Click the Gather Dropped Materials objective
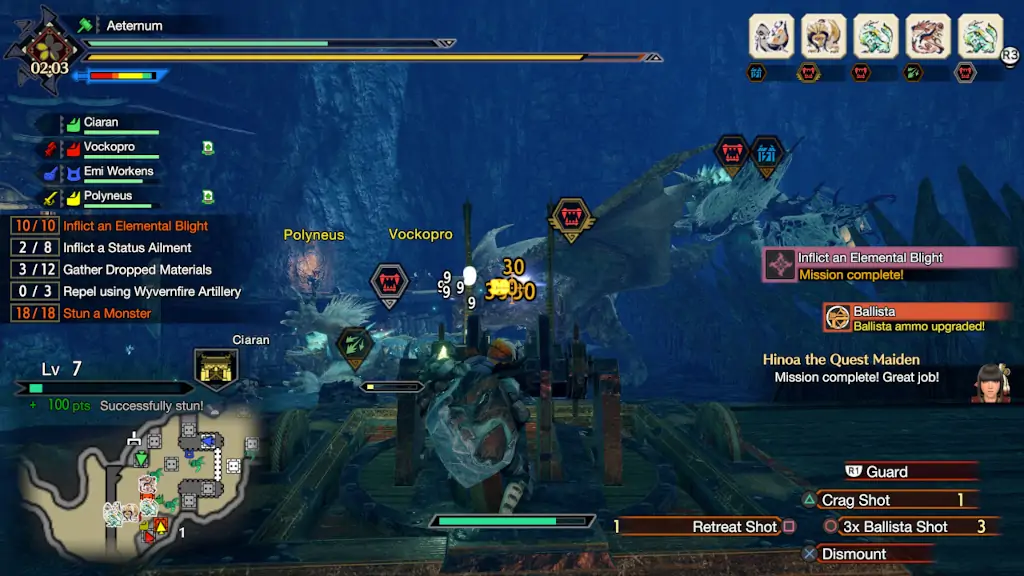Image resolution: width=1024 pixels, height=576 pixels. [x=137, y=270]
